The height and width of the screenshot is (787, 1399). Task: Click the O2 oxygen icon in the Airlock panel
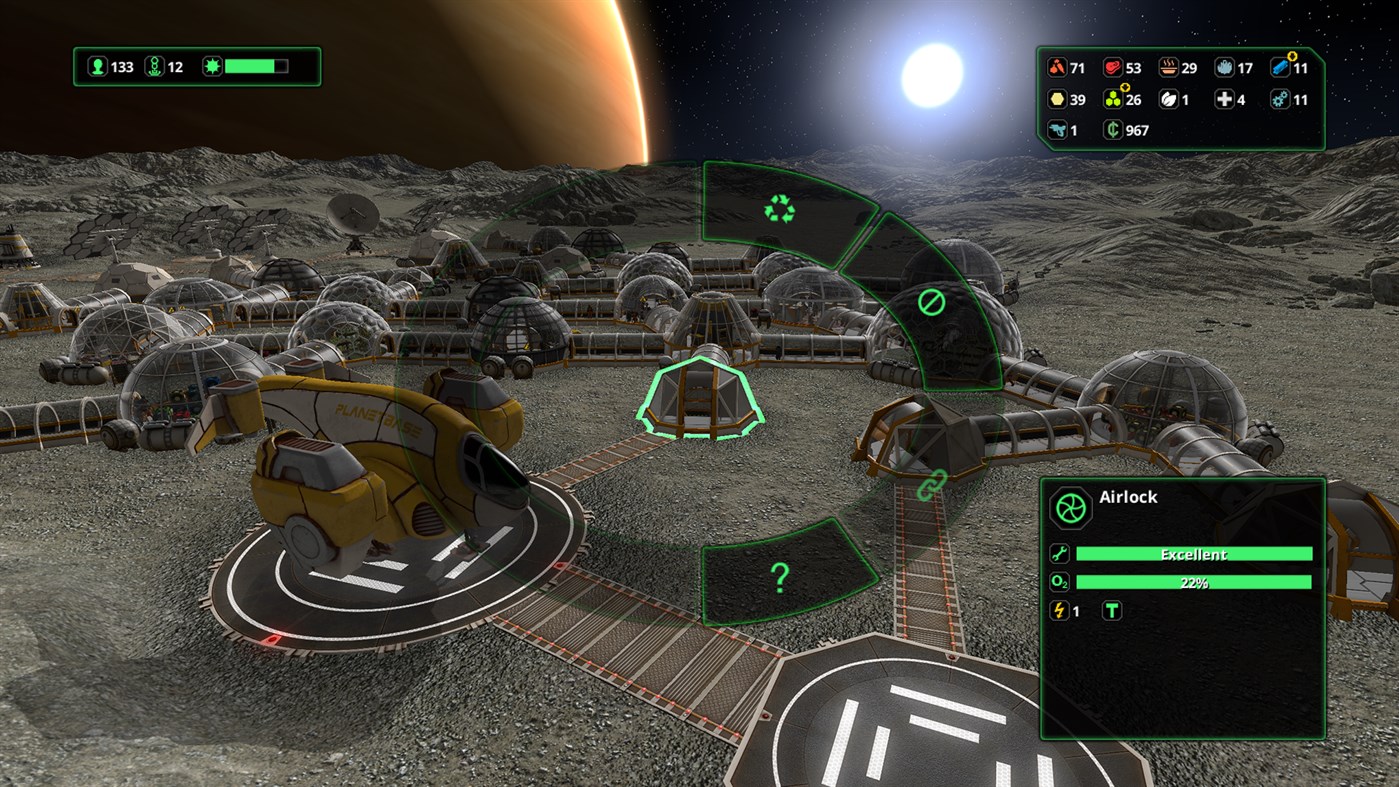[x=1059, y=581]
